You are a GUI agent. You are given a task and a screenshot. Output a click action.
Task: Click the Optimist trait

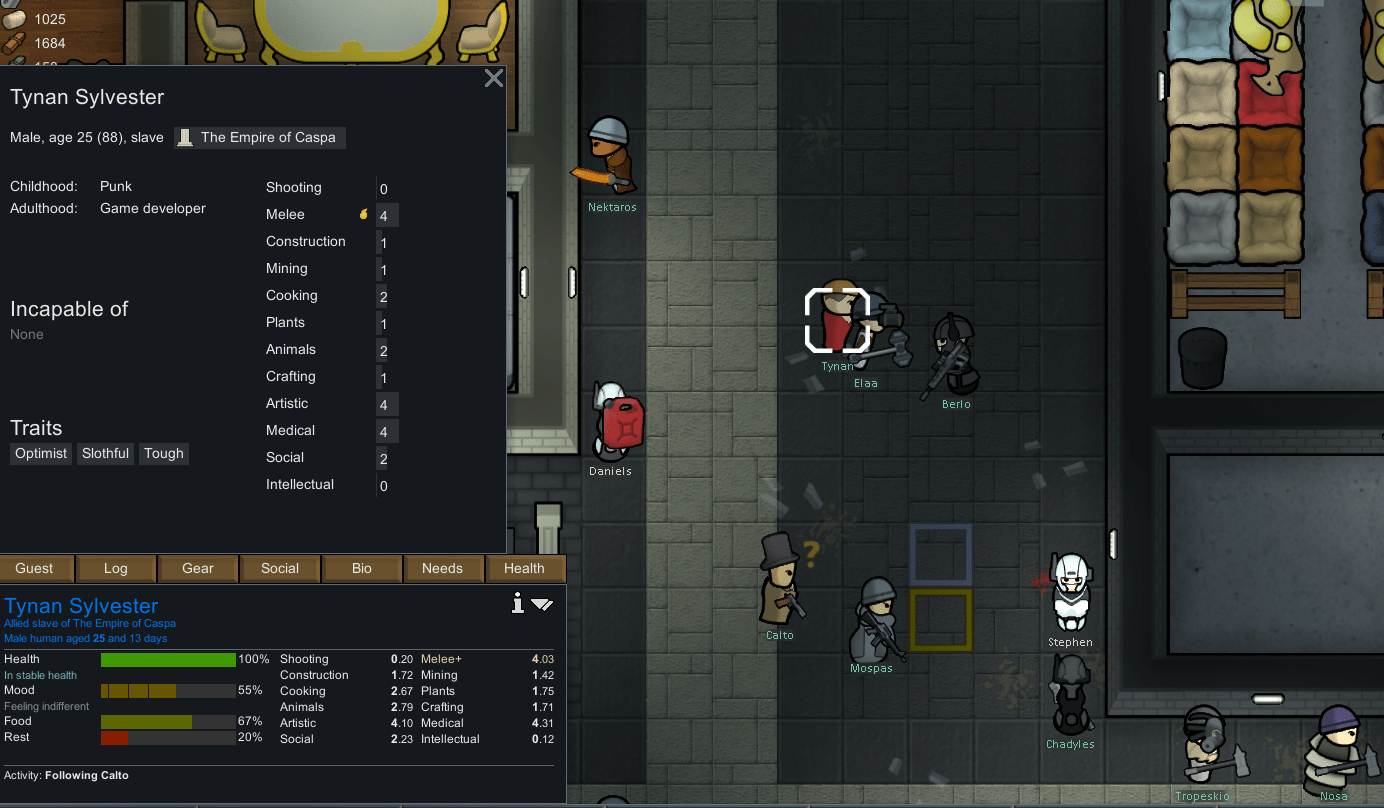pos(40,453)
